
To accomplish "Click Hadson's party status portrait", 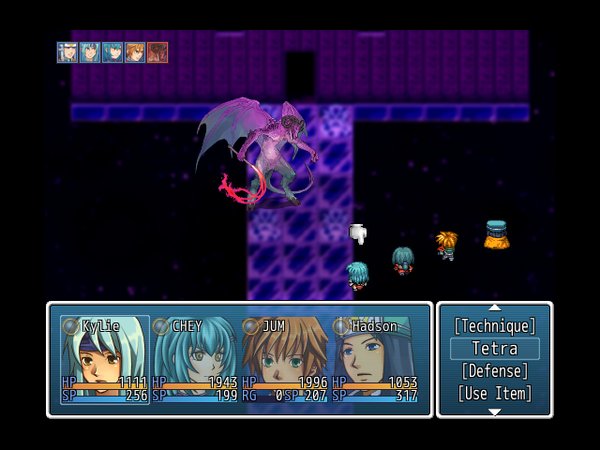I will point(375,360).
